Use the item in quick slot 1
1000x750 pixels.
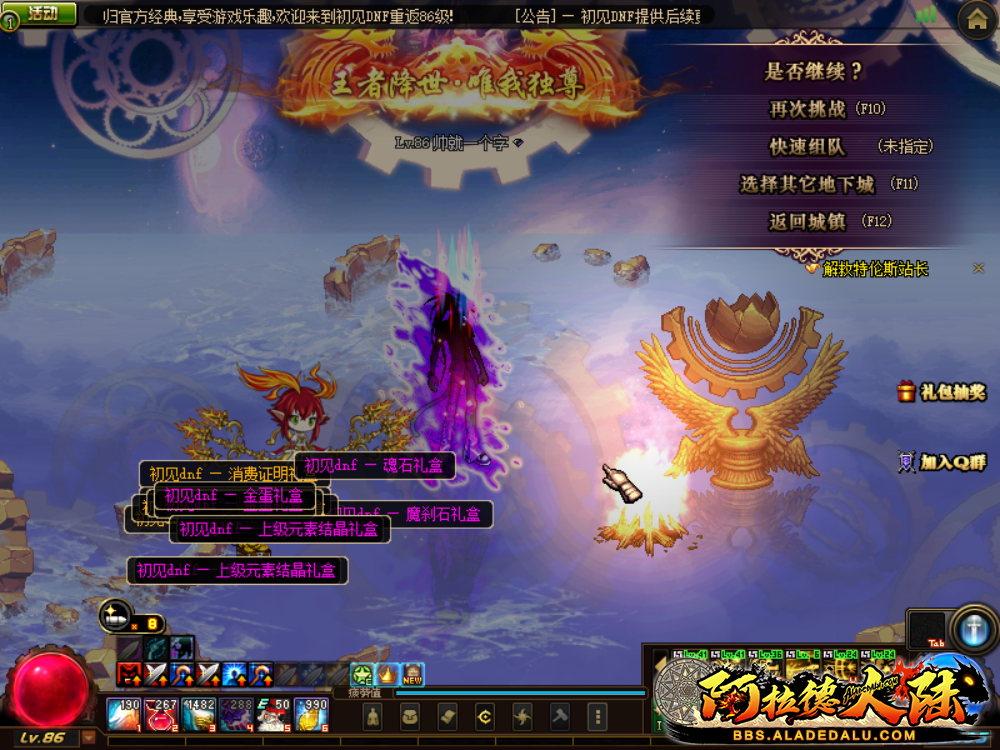point(126,714)
